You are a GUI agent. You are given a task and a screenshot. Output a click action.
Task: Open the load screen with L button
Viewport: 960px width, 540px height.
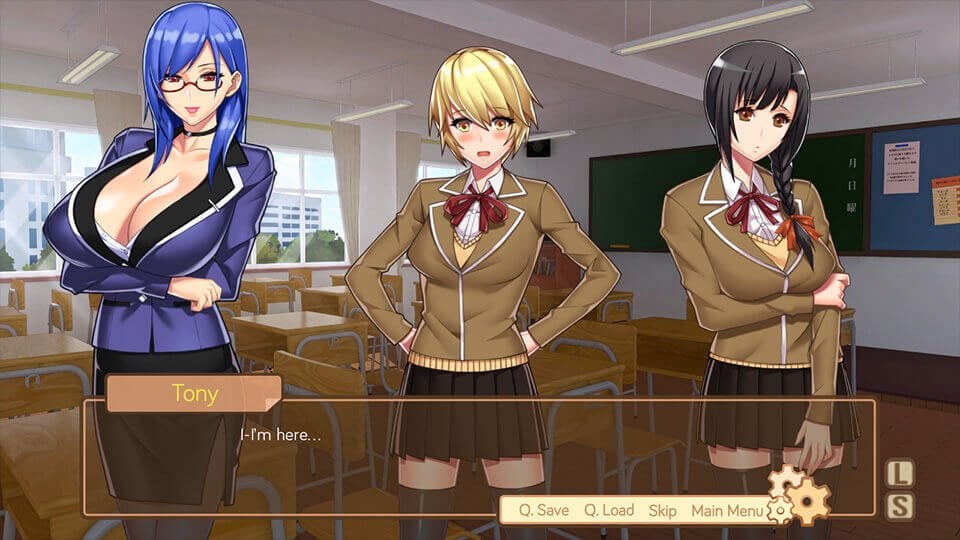coord(900,472)
